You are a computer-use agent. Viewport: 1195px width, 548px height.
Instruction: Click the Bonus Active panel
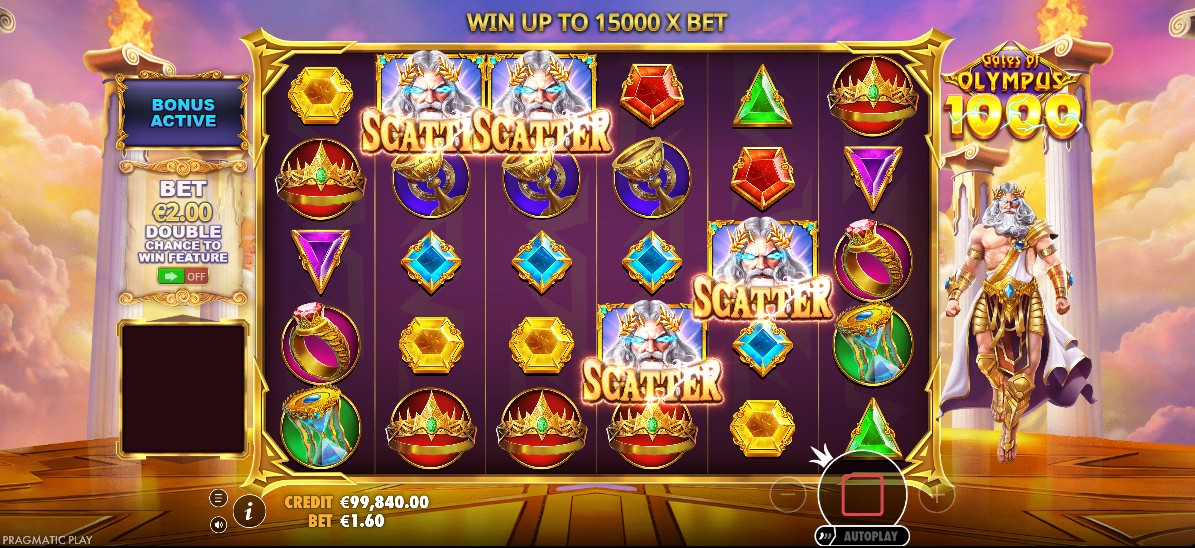coord(183,112)
